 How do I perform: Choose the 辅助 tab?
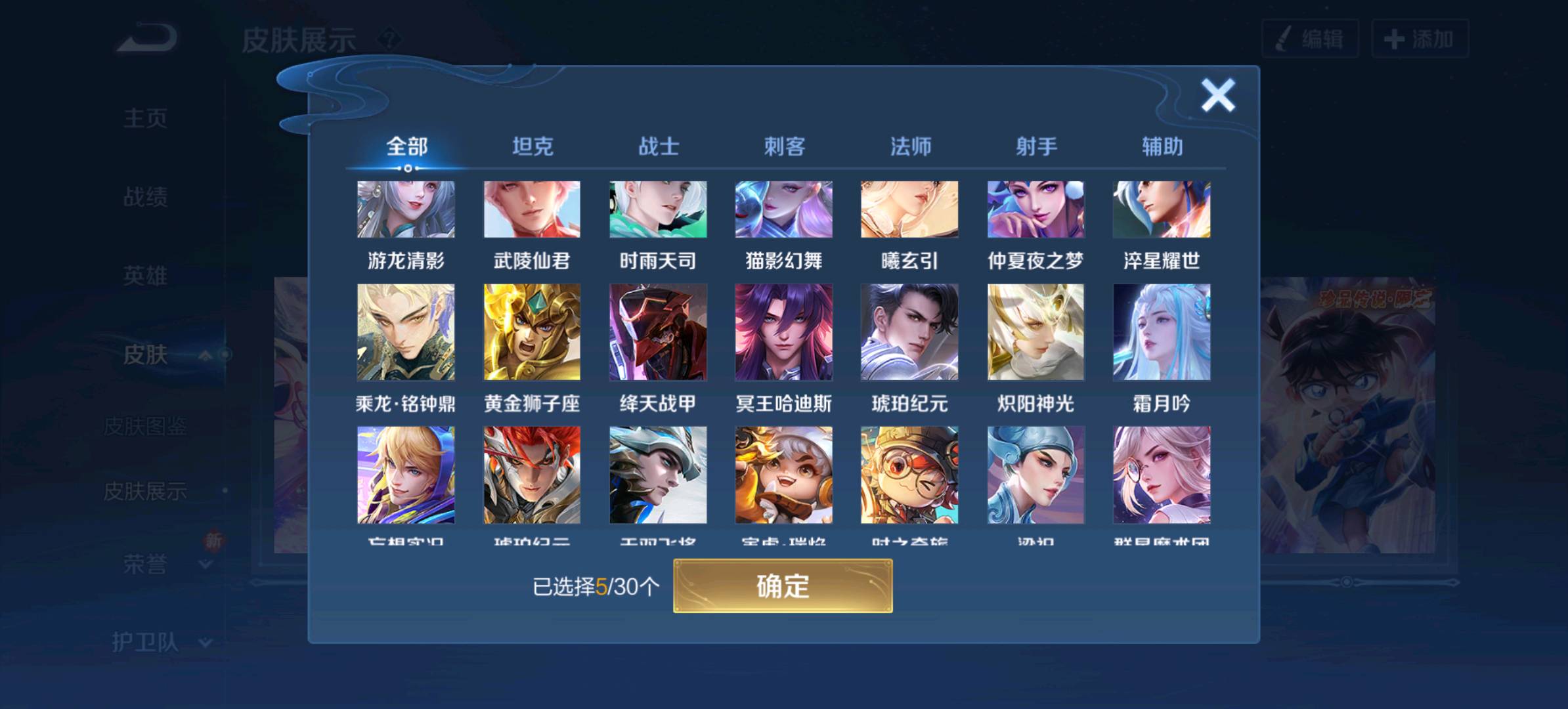click(1162, 146)
